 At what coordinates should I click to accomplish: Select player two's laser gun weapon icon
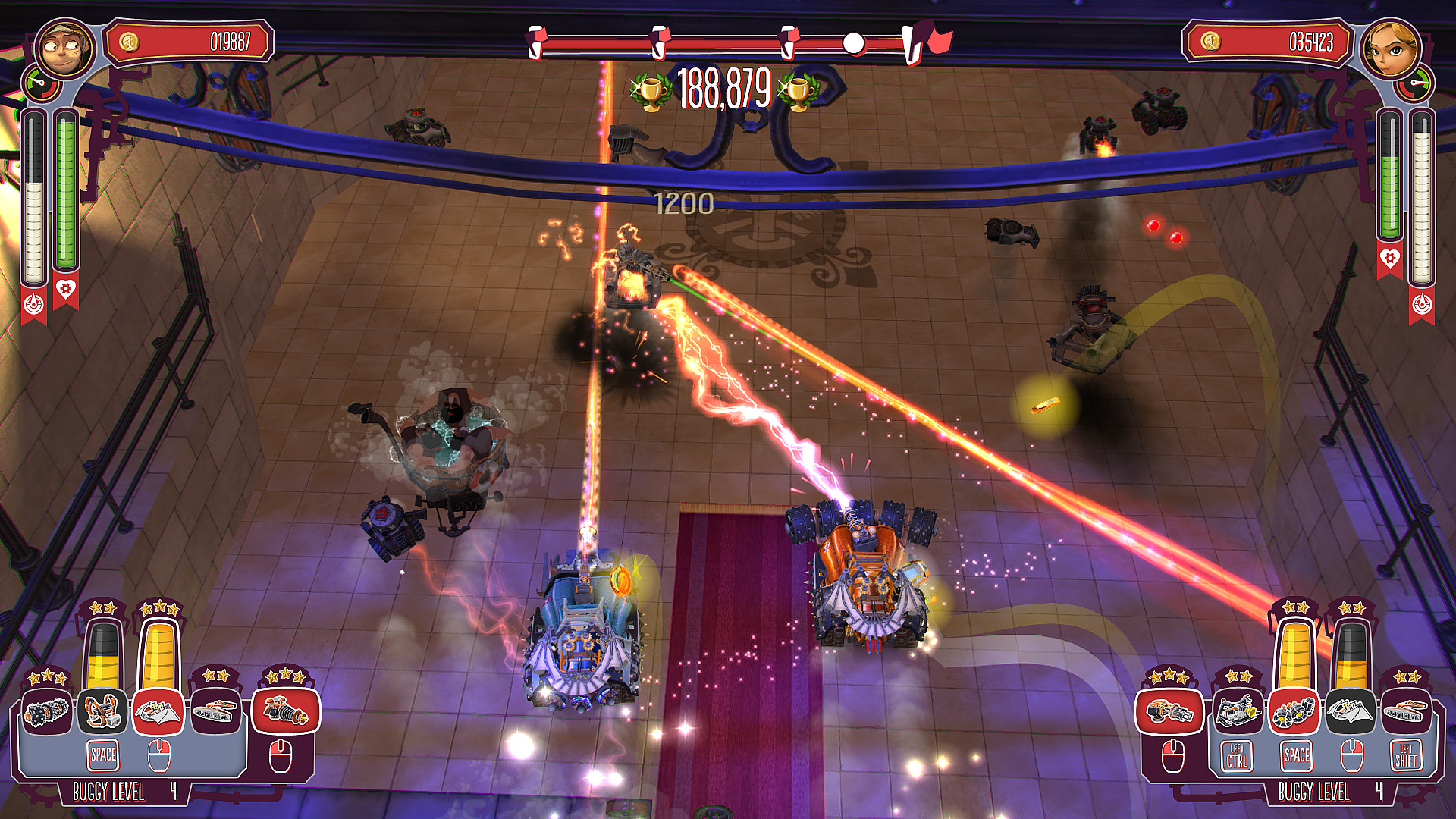pyautogui.click(x=1171, y=713)
